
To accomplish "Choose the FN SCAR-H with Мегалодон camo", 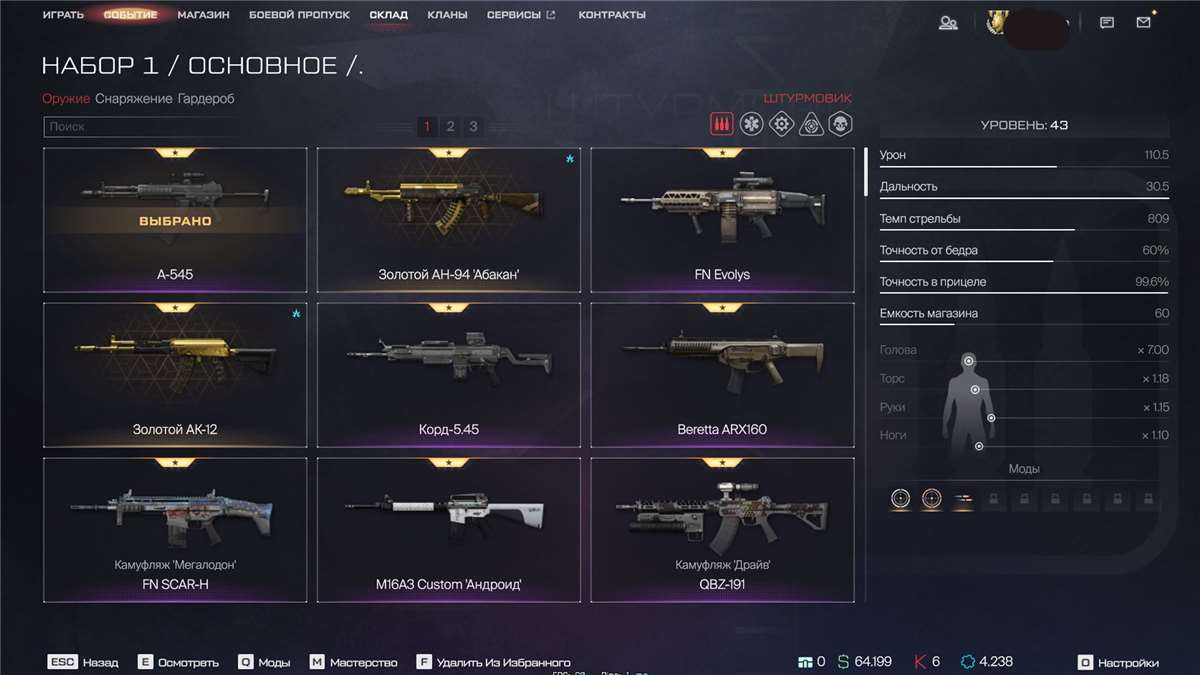I will click(x=175, y=530).
